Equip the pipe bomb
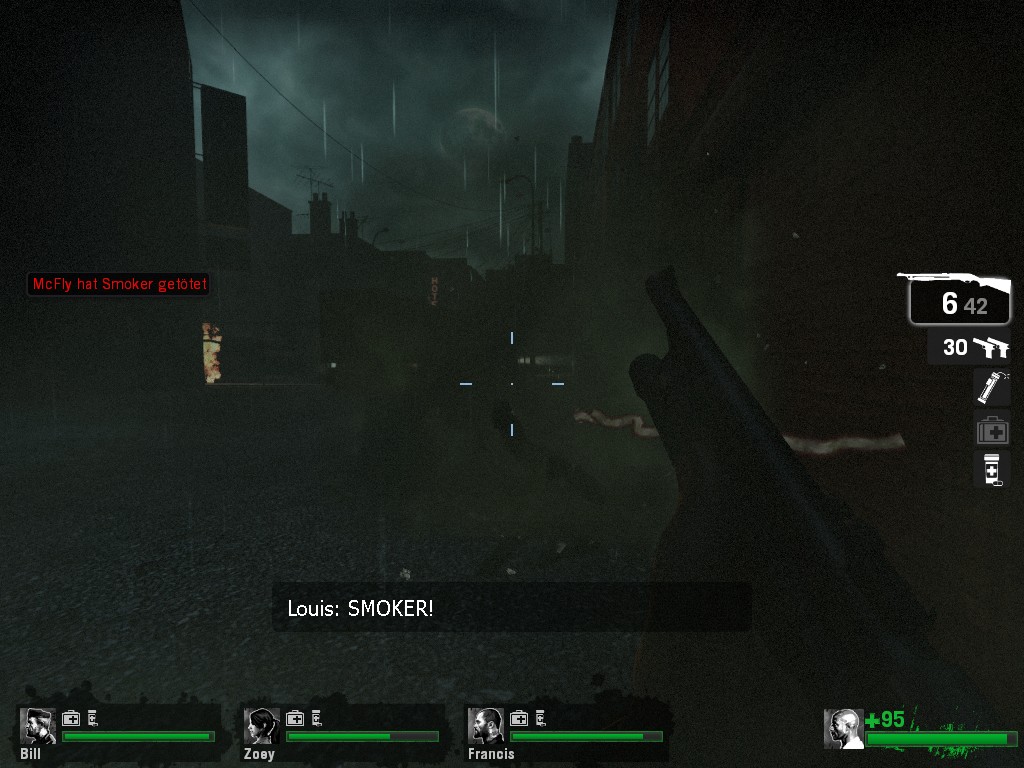 pos(991,387)
